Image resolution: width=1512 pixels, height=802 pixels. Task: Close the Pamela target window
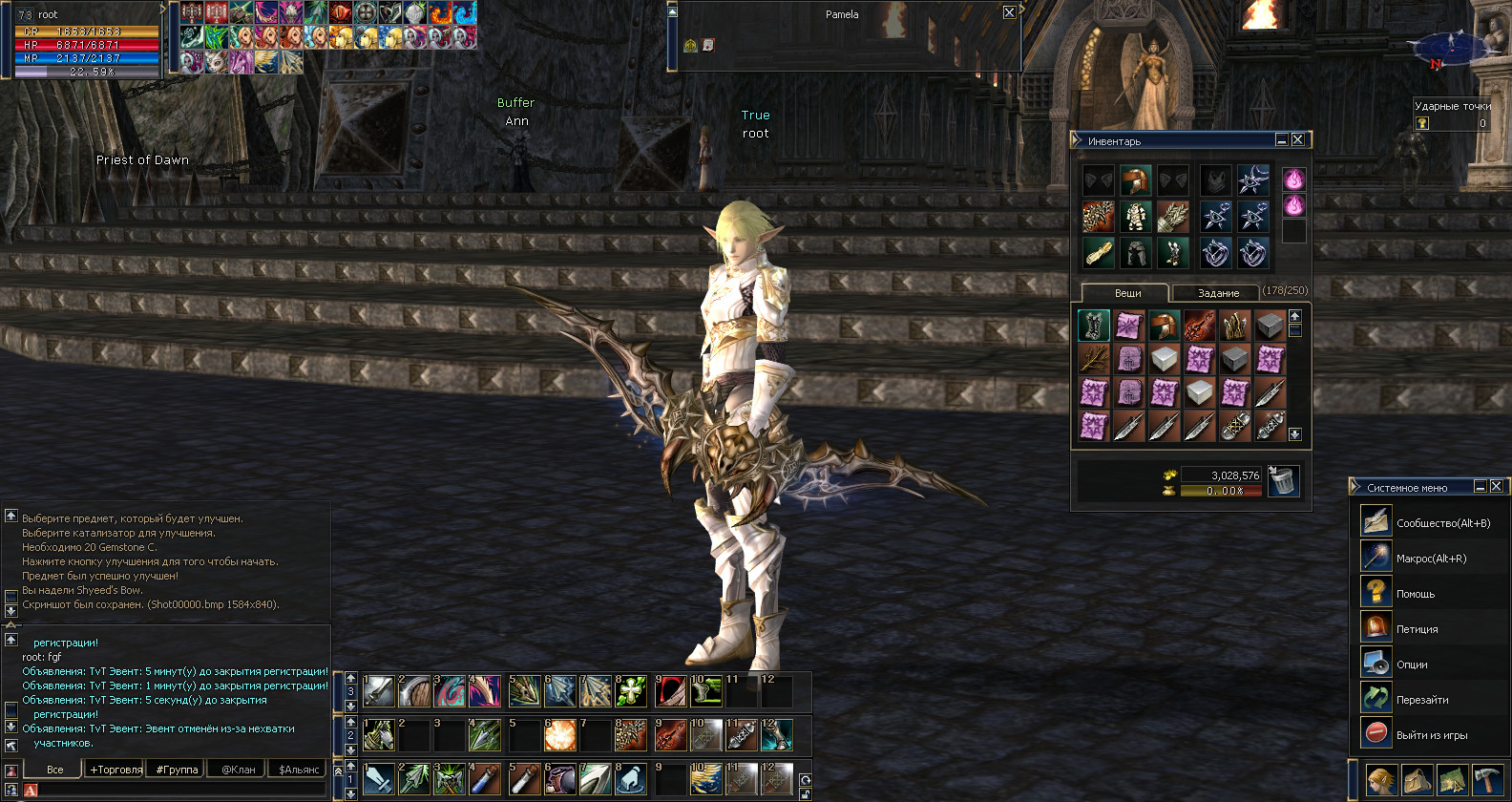tap(1009, 12)
